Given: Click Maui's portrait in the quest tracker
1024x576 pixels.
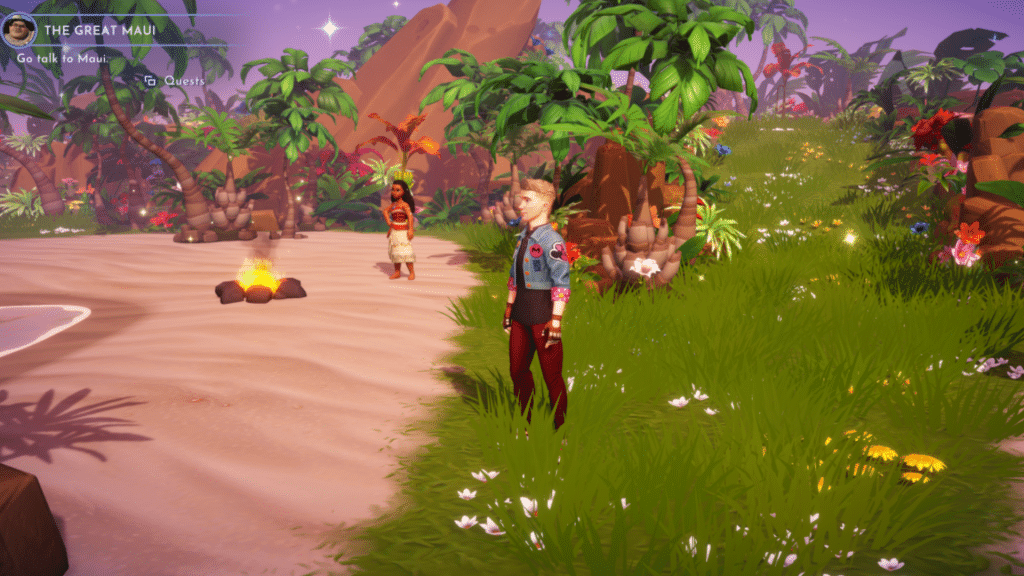Looking at the screenshot, I should (x=20, y=29).
